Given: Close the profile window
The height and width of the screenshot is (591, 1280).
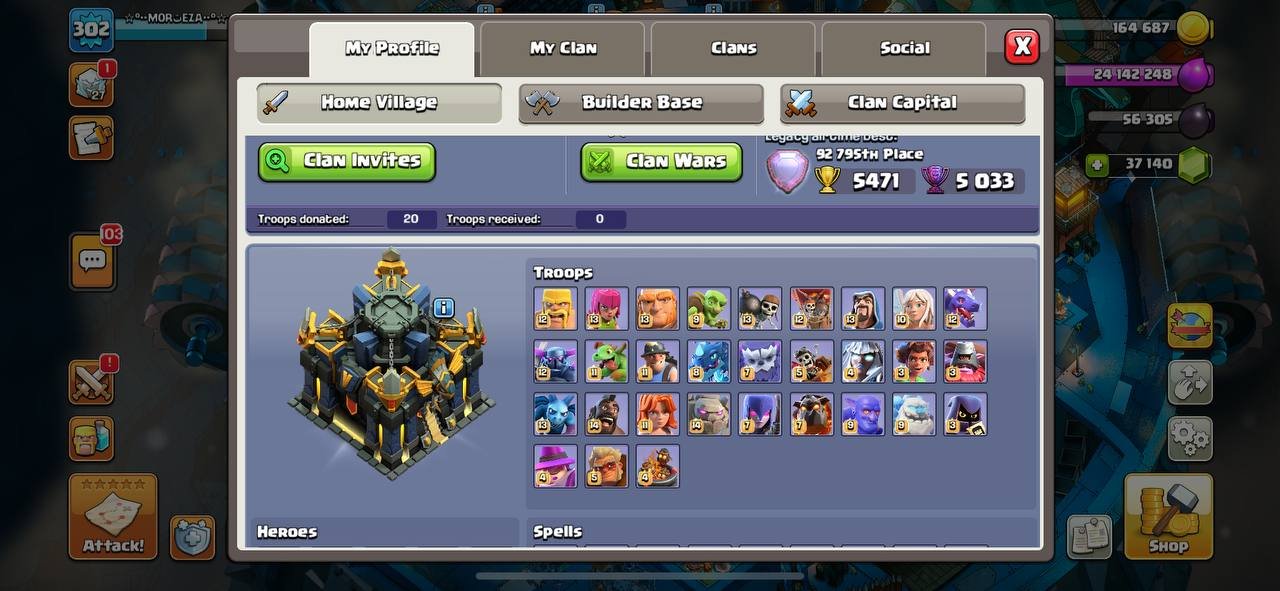Looking at the screenshot, I should (x=1021, y=46).
